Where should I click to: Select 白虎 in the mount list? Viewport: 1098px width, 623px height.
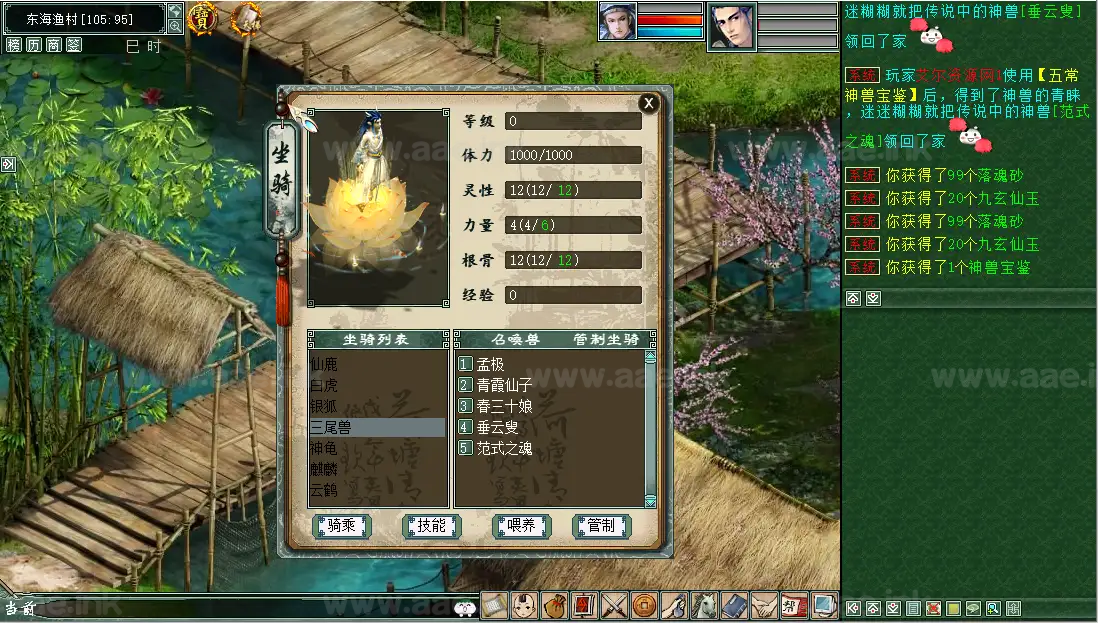point(324,385)
